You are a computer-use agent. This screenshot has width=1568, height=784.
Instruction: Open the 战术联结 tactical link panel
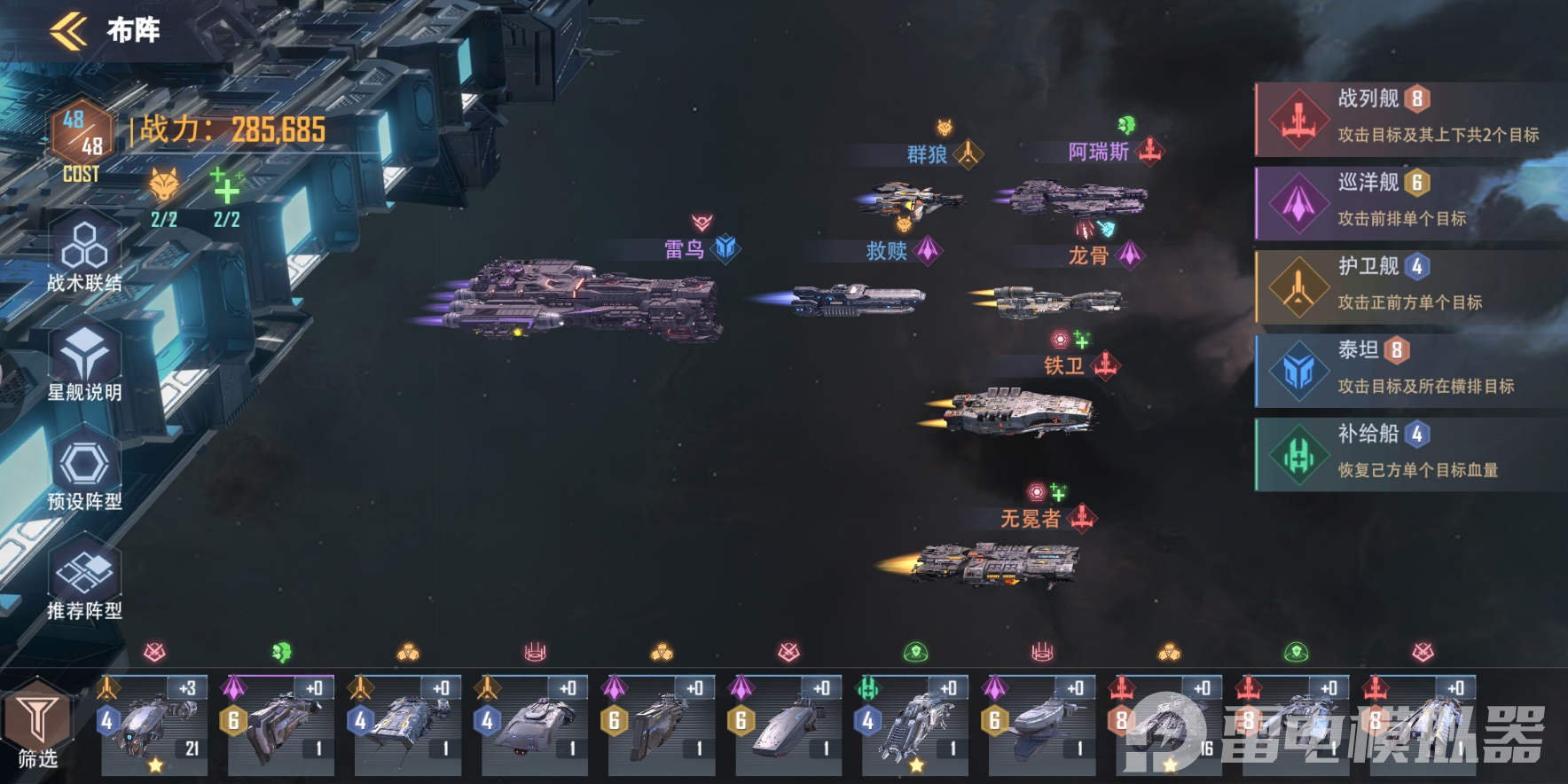point(84,253)
